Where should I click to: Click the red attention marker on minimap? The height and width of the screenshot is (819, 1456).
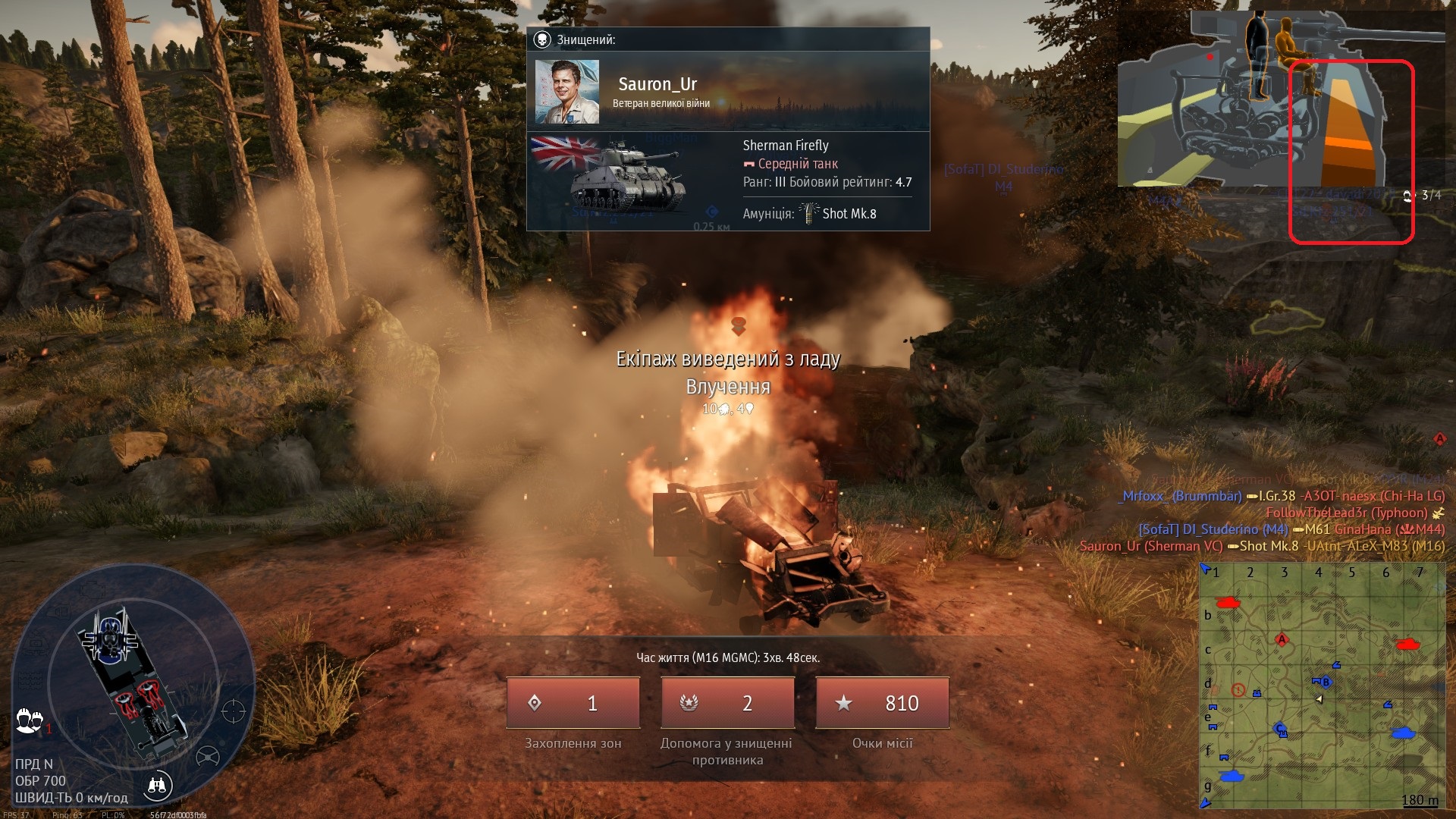[1238, 690]
